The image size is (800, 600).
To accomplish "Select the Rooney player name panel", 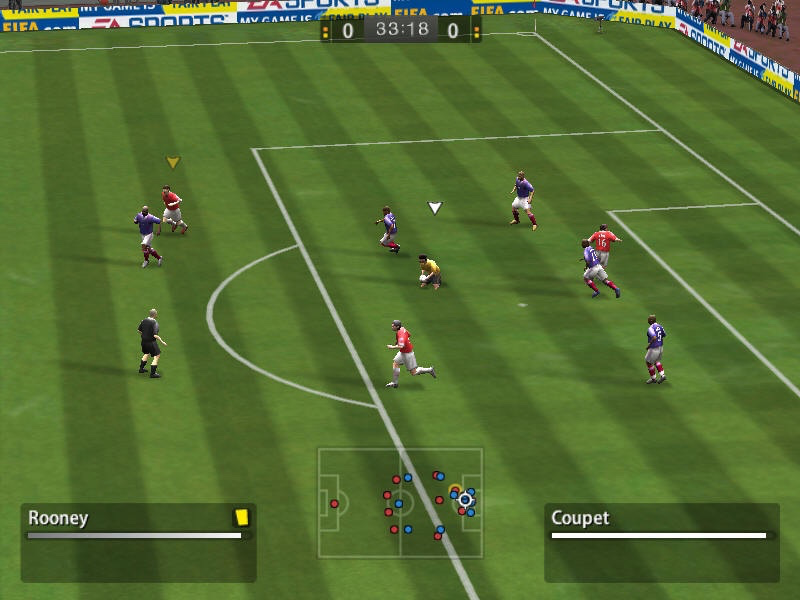I will pos(138,541).
